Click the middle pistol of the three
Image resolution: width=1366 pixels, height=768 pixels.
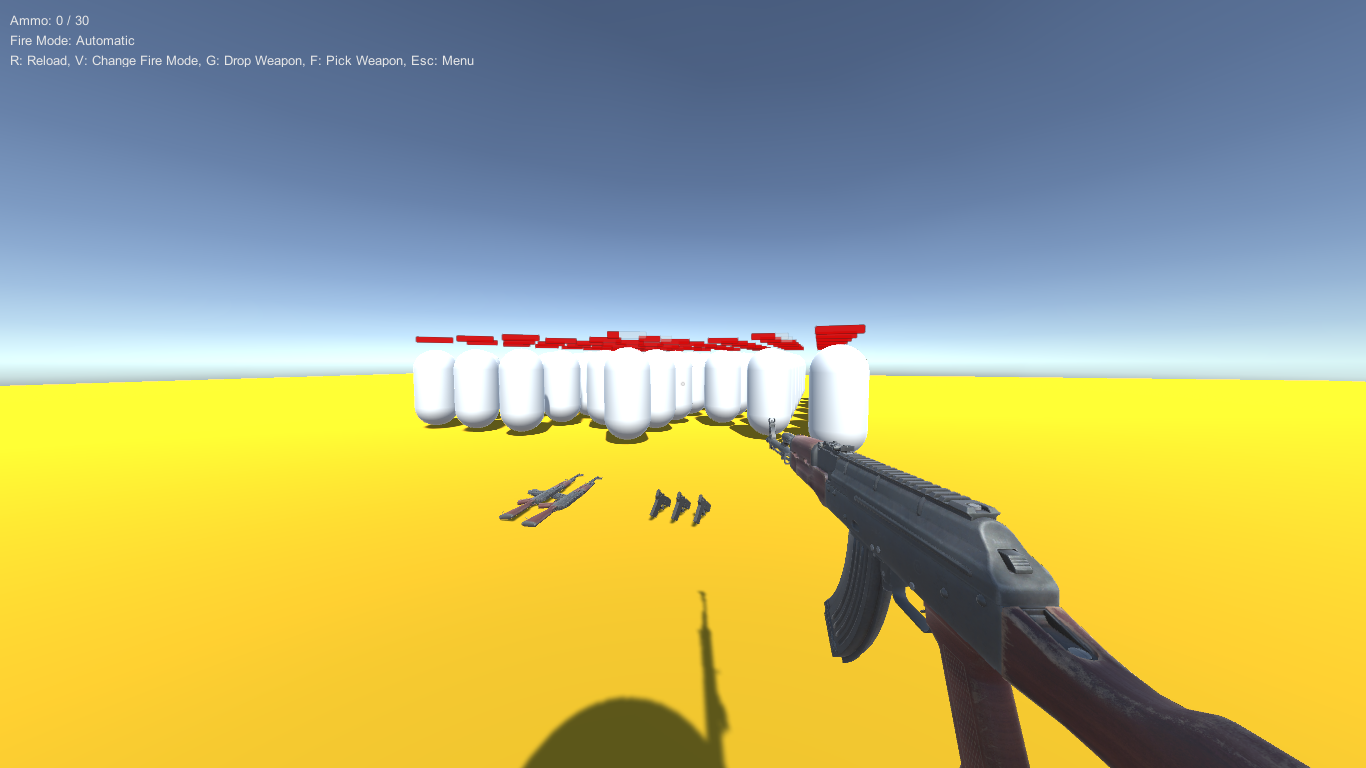click(x=681, y=505)
